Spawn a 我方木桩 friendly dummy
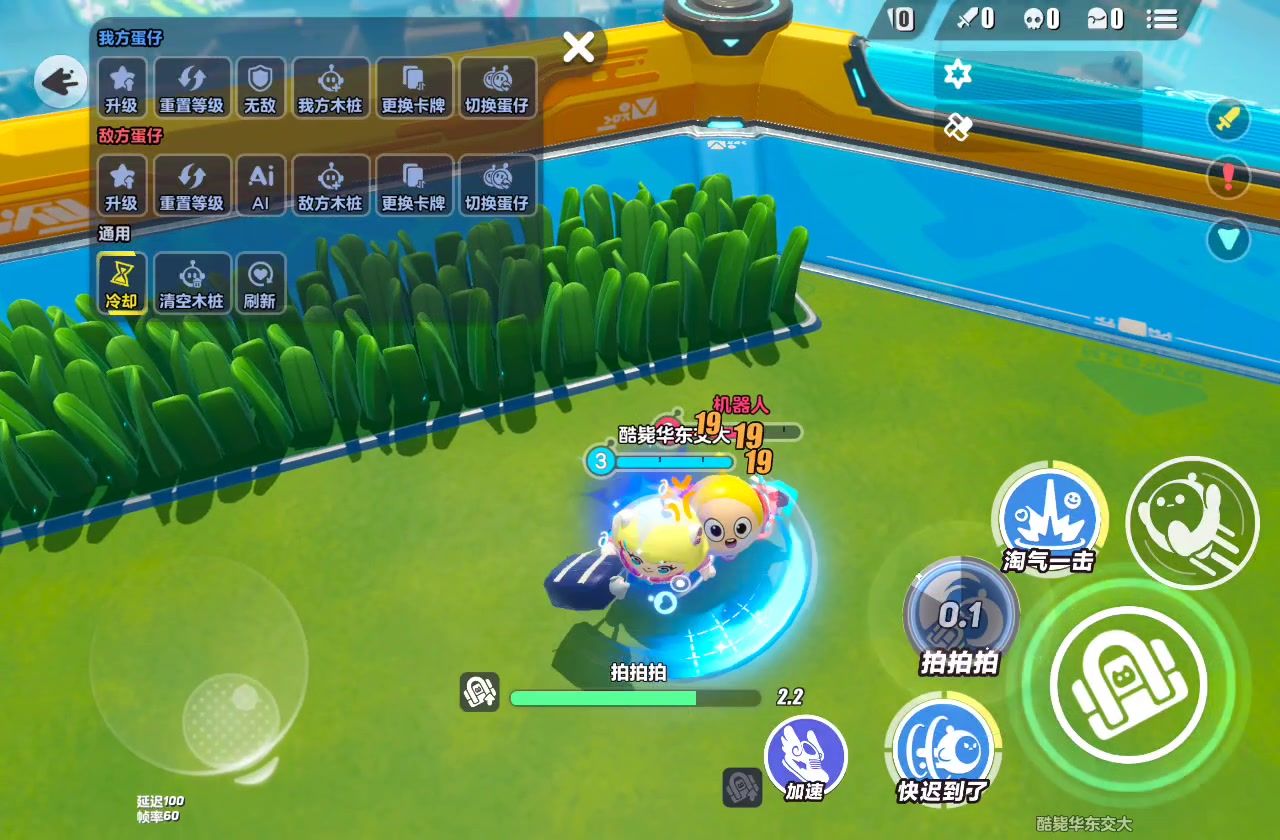1280x840 pixels. [x=330, y=87]
